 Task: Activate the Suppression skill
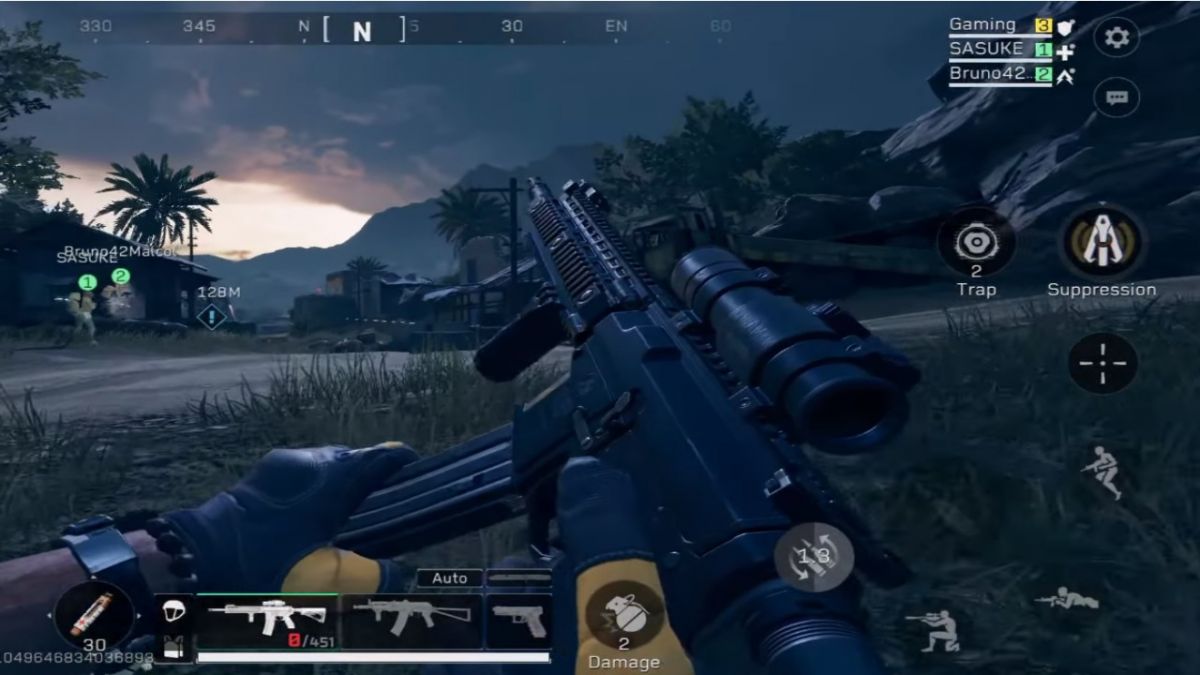pyautogui.click(x=1101, y=243)
